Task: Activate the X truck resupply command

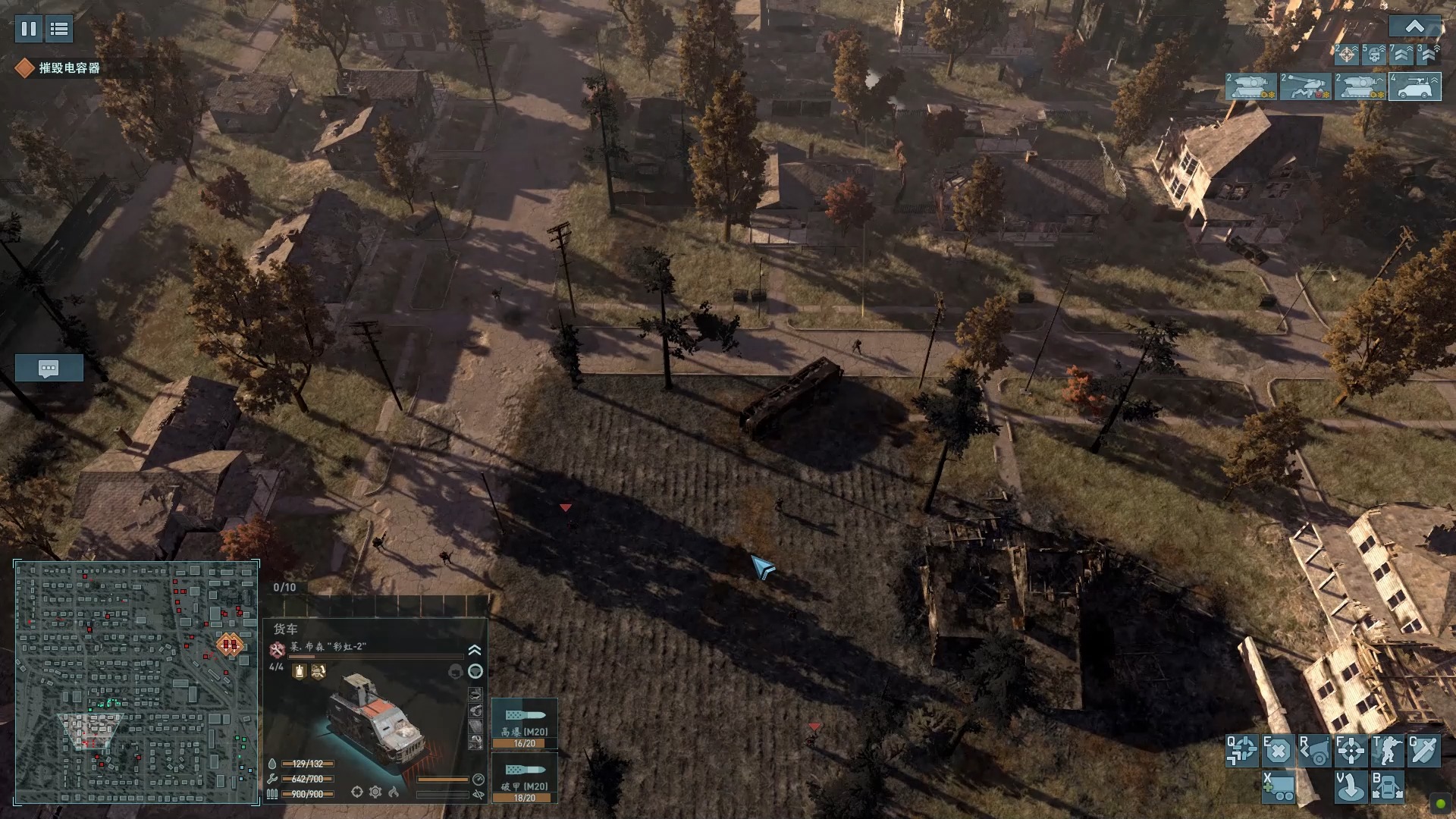Action: click(x=1279, y=787)
